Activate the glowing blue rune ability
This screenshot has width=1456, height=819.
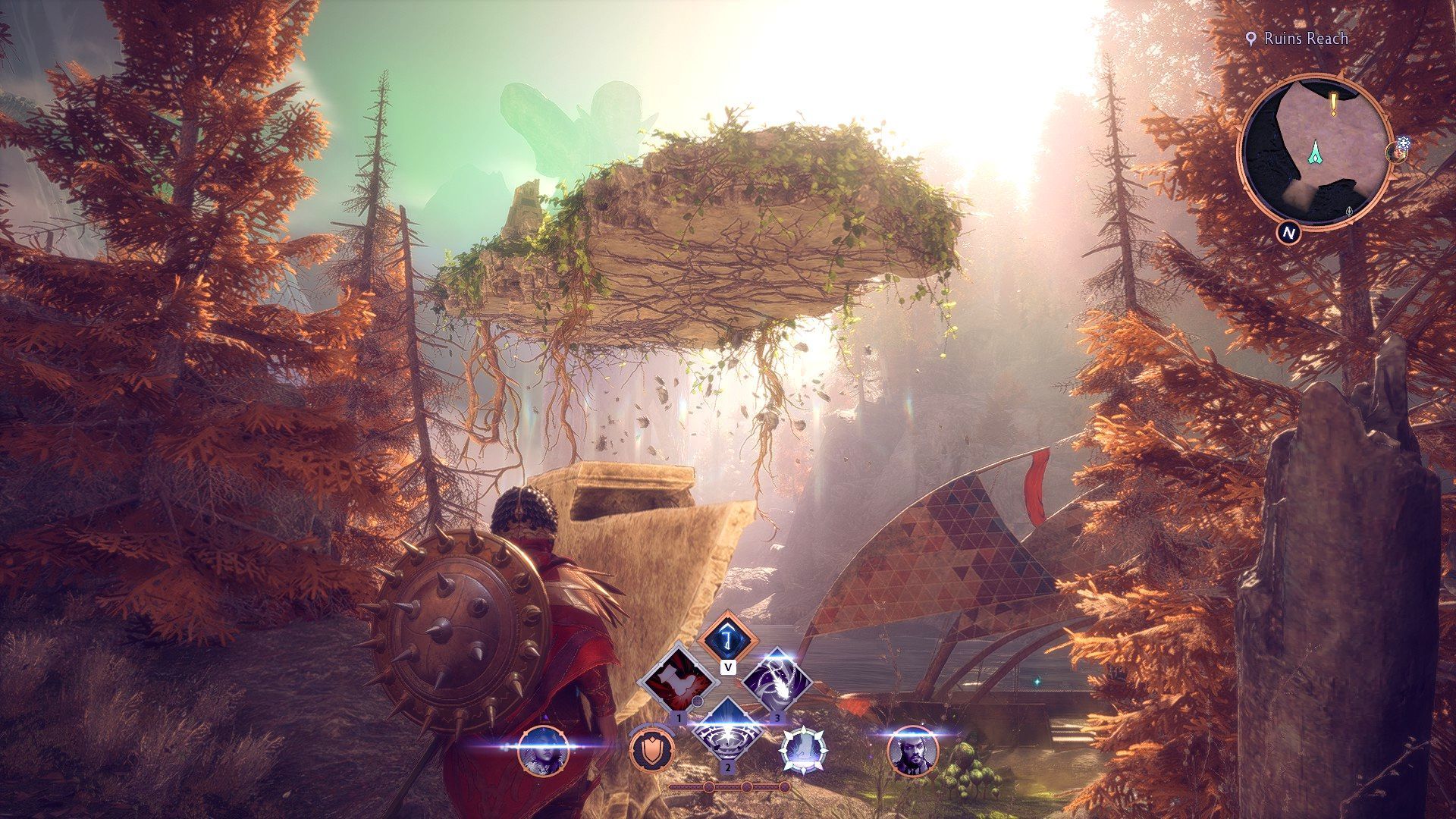pos(728,639)
